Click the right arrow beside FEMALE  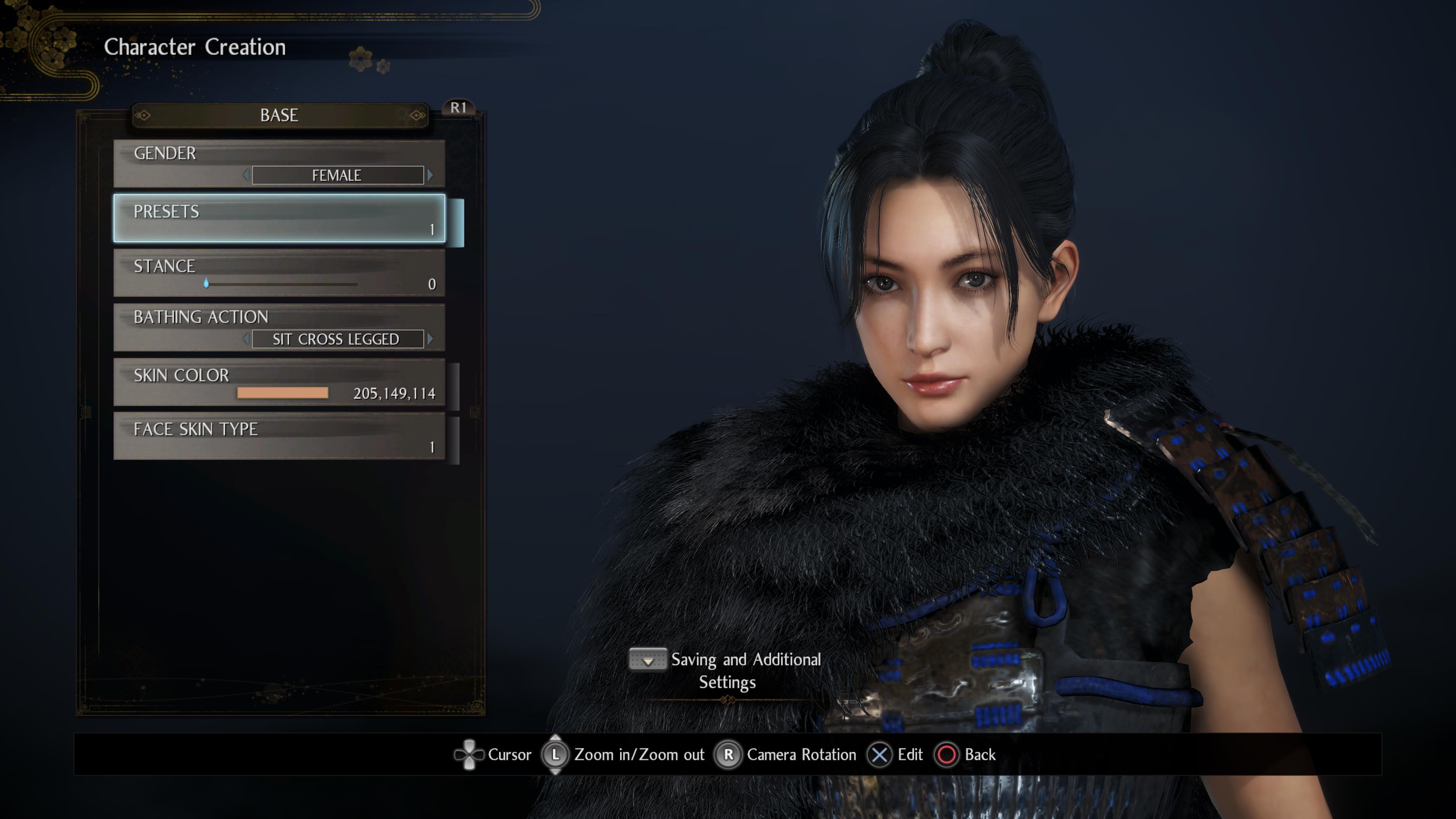tap(431, 175)
